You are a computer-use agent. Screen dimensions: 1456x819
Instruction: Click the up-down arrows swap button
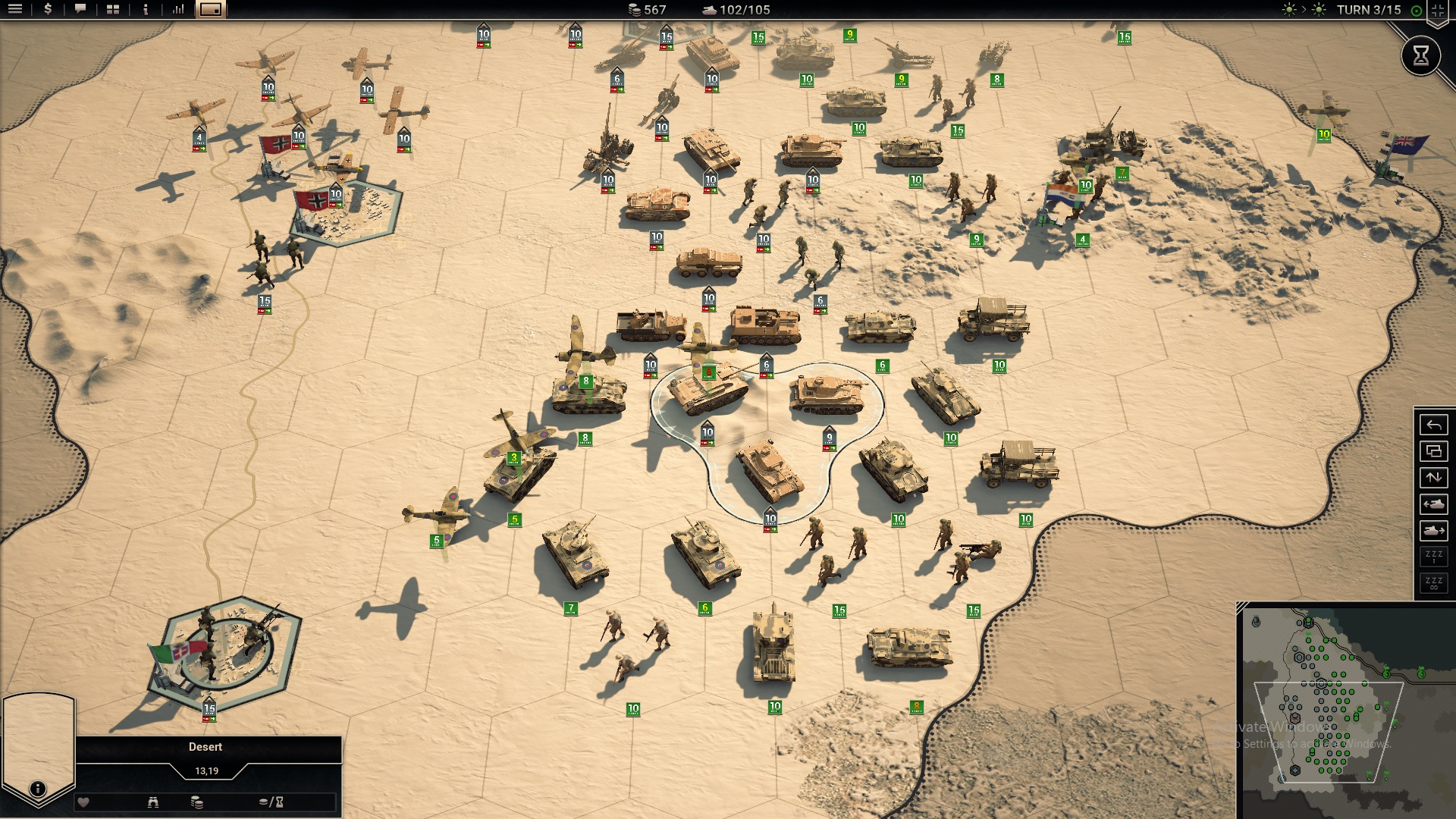(x=1433, y=478)
